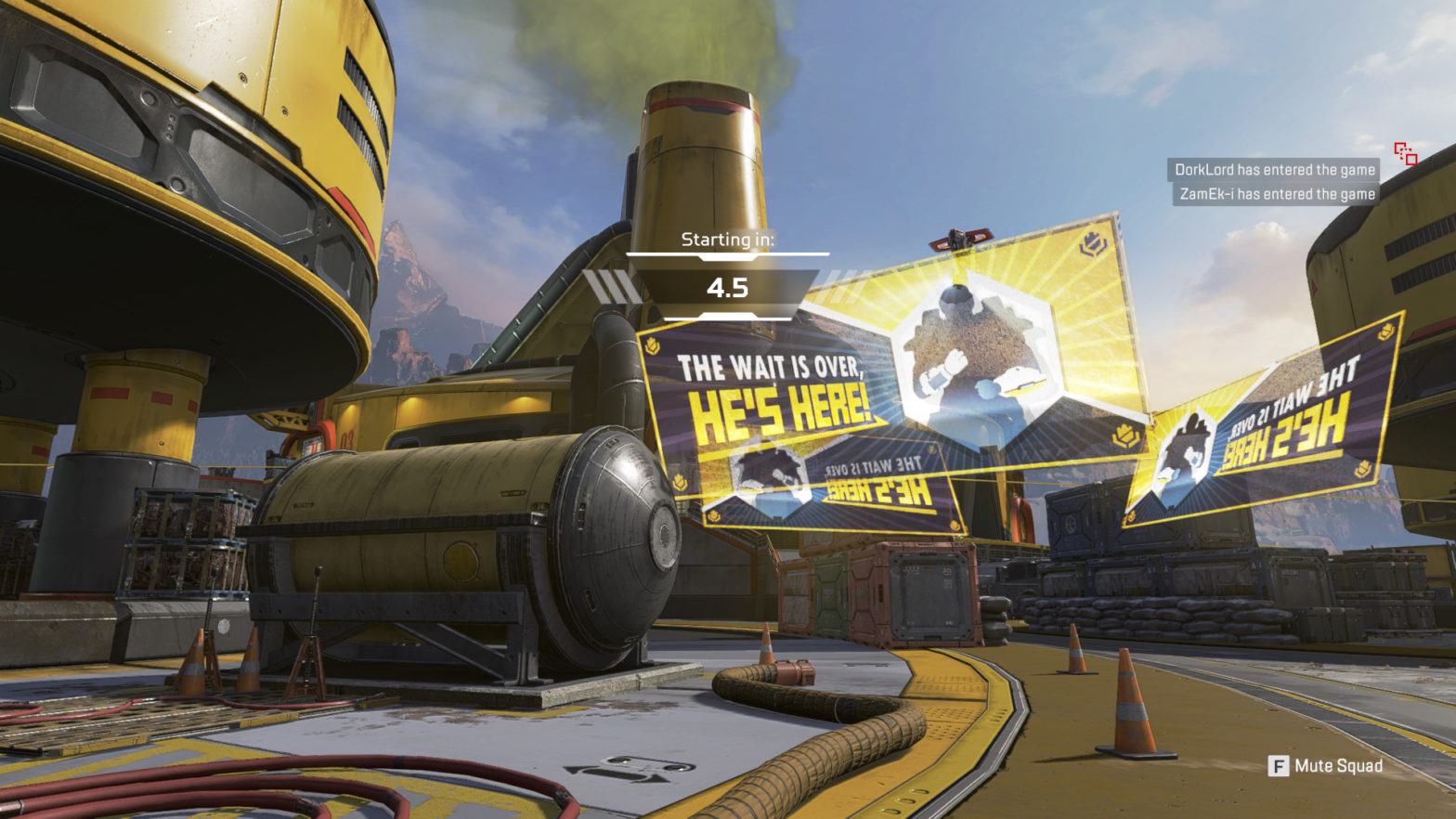Click the 4.5 countdown number
The width and height of the screenshot is (1456, 819).
[x=727, y=286]
